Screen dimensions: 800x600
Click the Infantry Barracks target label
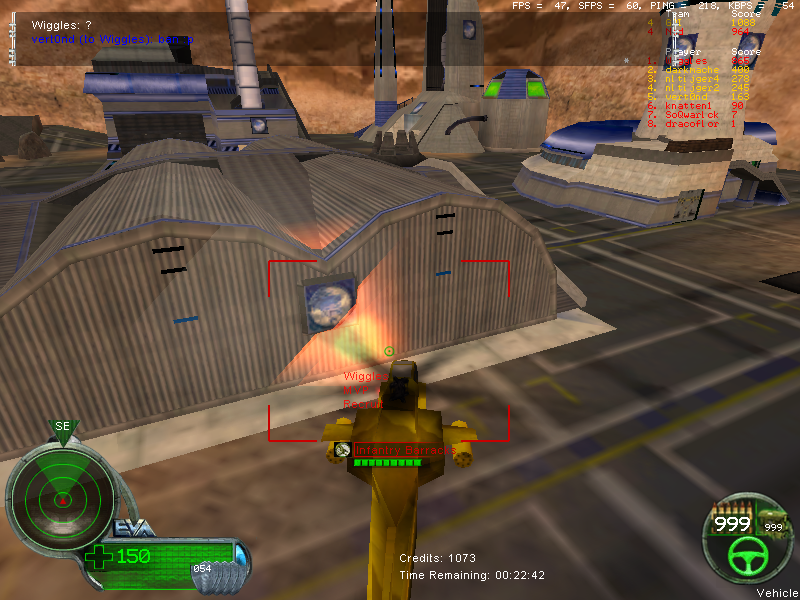tap(404, 450)
